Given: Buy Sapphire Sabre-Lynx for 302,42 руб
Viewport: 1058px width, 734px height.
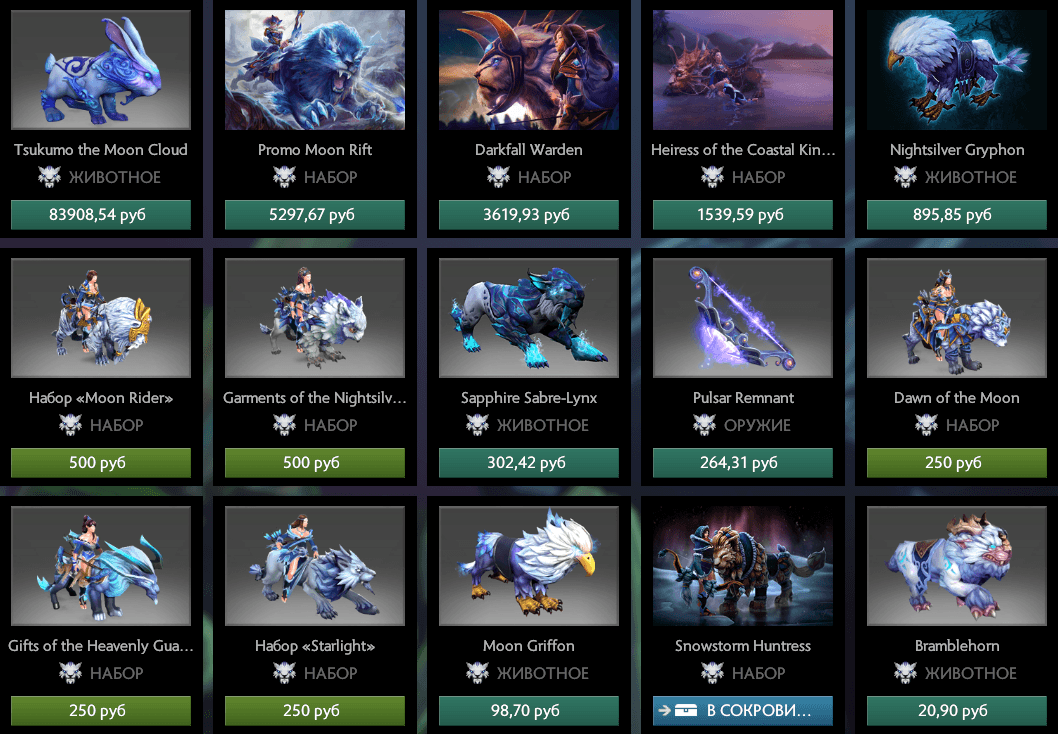Looking at the screenshot, I should [529, 463].
